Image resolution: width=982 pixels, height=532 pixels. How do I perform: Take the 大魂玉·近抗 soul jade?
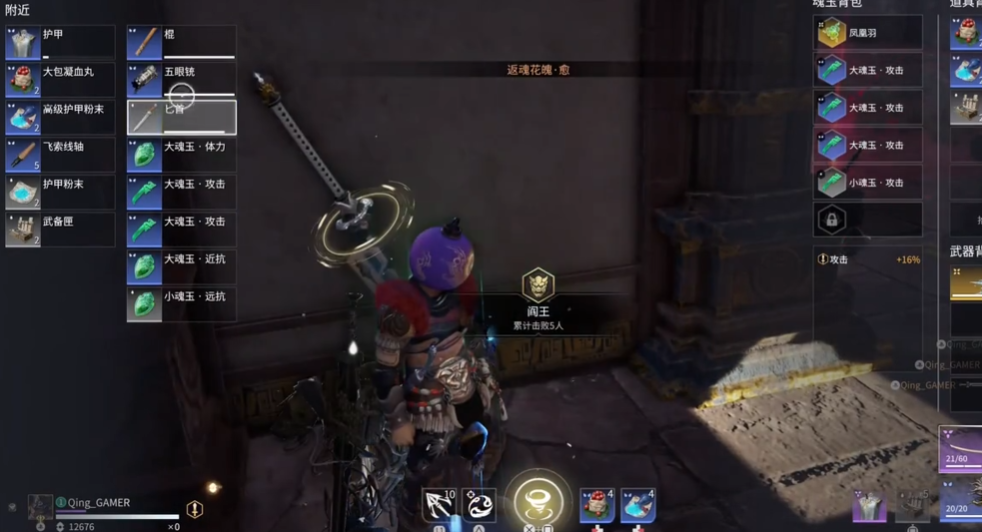pyautogui.click(x=181, y=267)
